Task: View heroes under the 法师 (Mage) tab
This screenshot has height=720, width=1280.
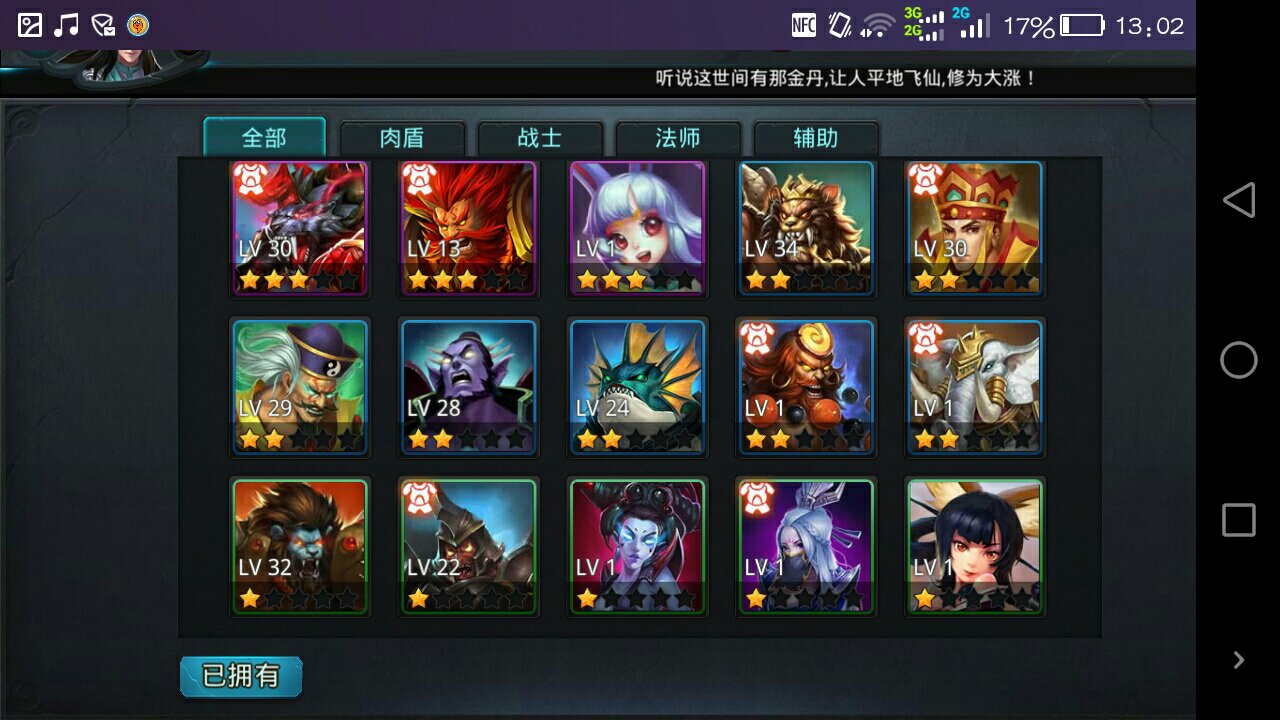Action: (679, 138)
